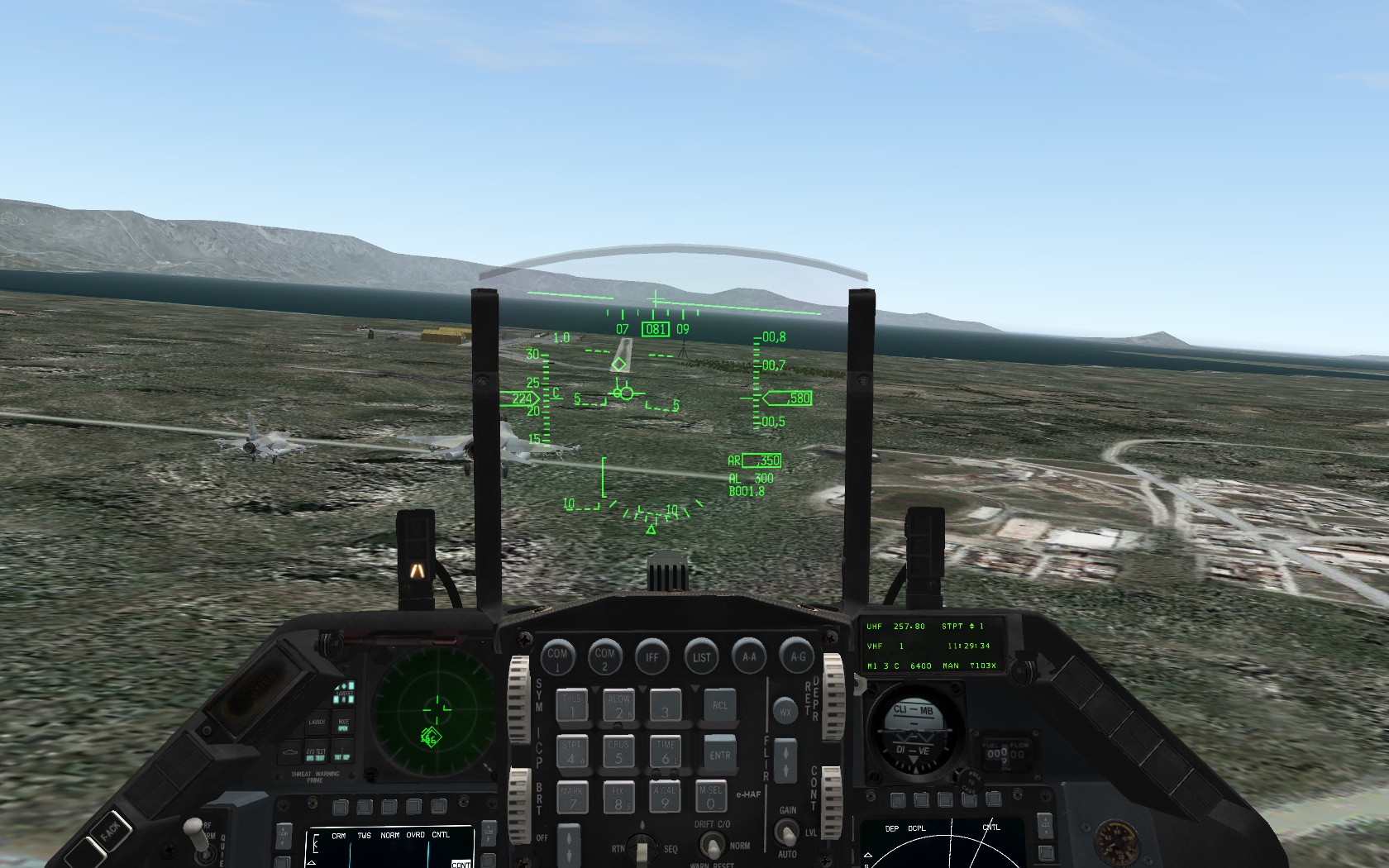Select the STPT 4 keypad key
Screen dimensions: 1389x868
[571, 752]
